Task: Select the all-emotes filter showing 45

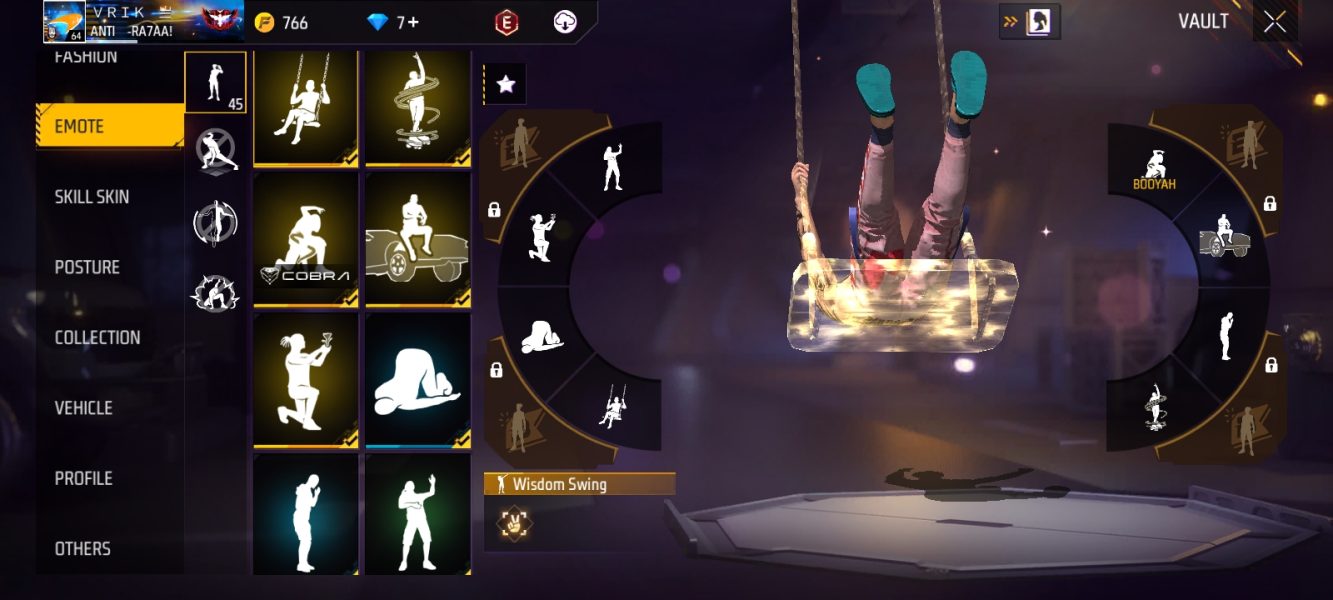Action: click(215, 82)
